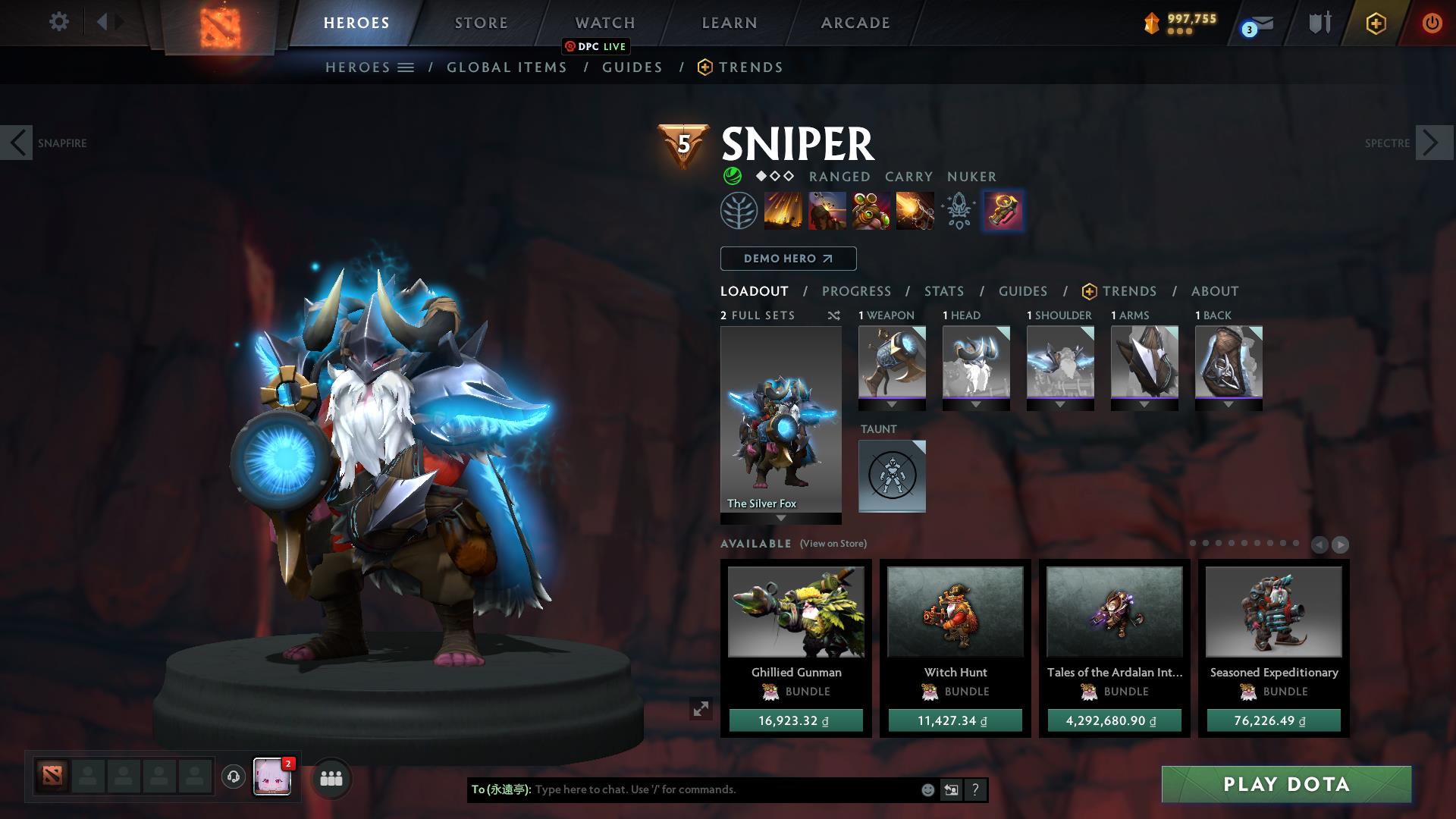Click the shuffle icon beside 2 FULL SETS
The height and width of the screenshot is (819, 1456).
point(833,315)
